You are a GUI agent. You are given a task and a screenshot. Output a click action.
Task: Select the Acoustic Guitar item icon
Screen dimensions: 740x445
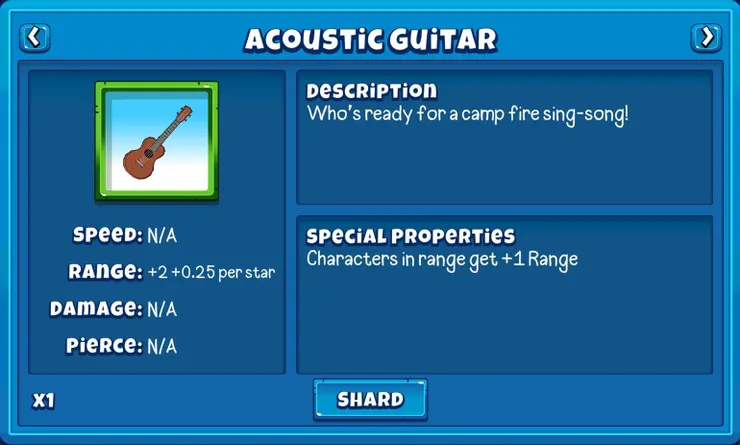(x=157, y=141)
